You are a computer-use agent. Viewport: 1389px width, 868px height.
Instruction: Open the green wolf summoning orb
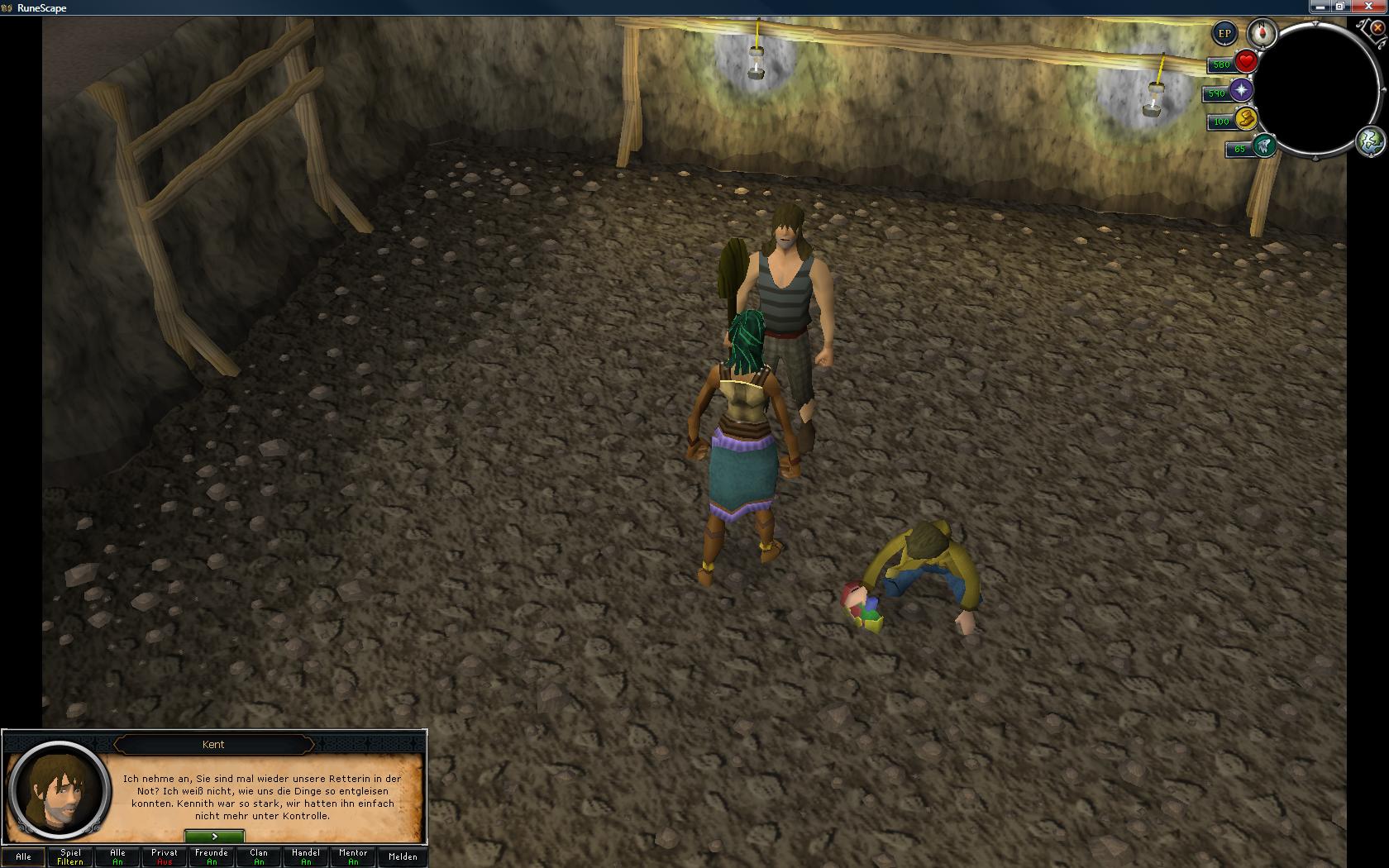pos(1263,146)
